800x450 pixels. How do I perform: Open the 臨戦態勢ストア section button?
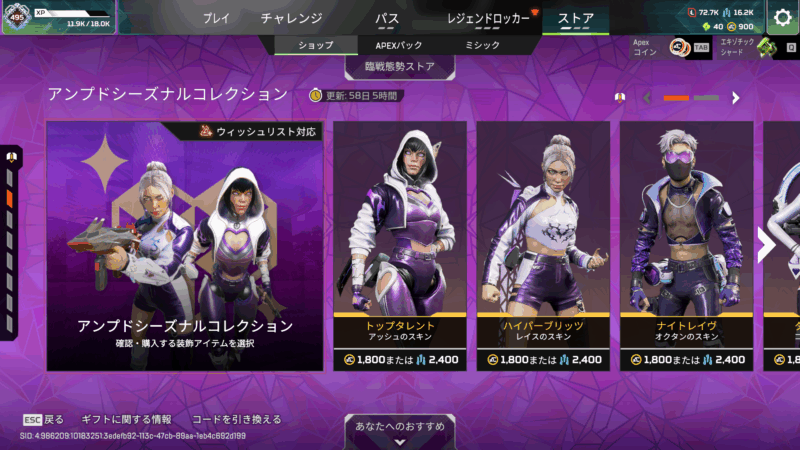[400, 67]
